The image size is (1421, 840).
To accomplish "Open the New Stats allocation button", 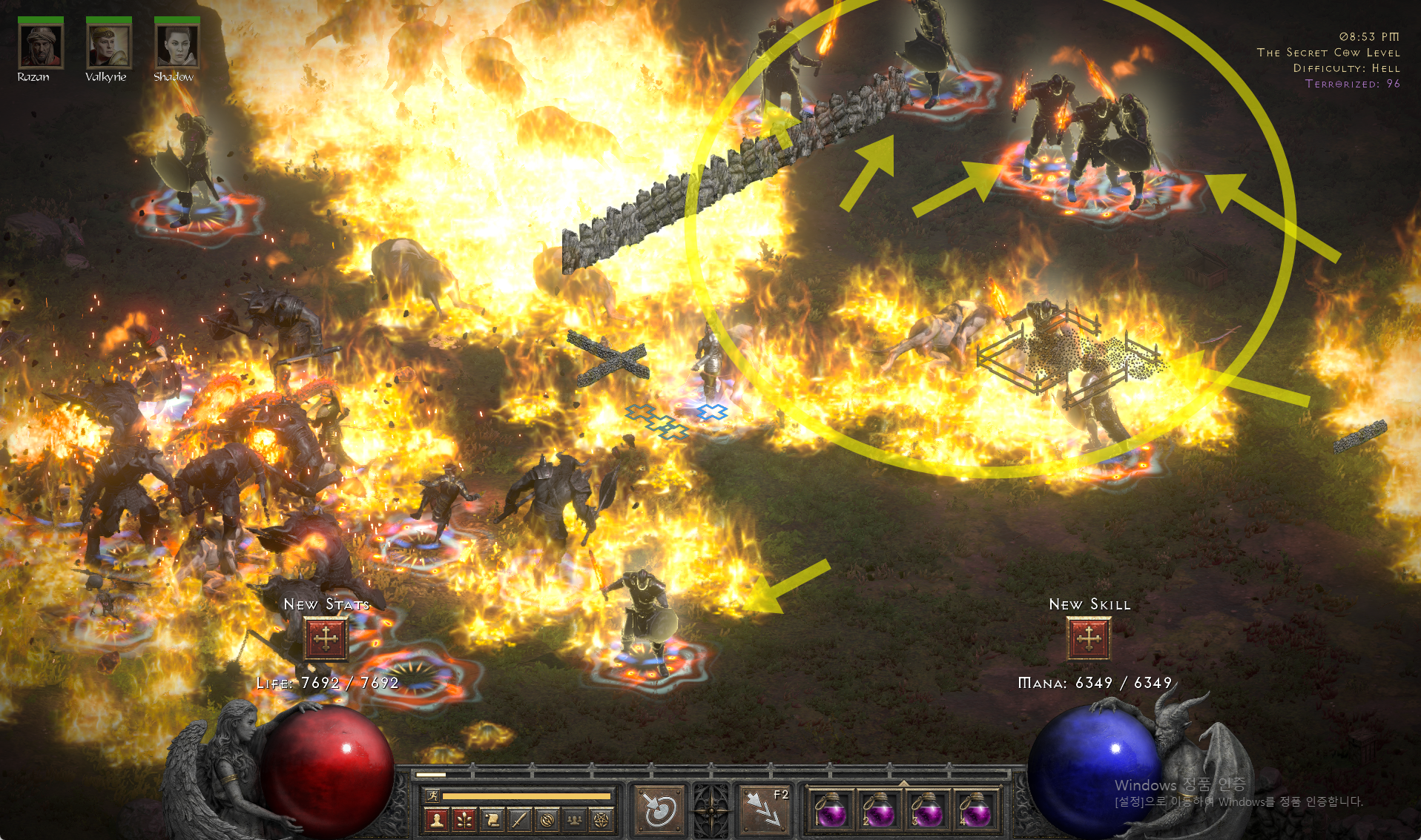I will coord(326,638).
